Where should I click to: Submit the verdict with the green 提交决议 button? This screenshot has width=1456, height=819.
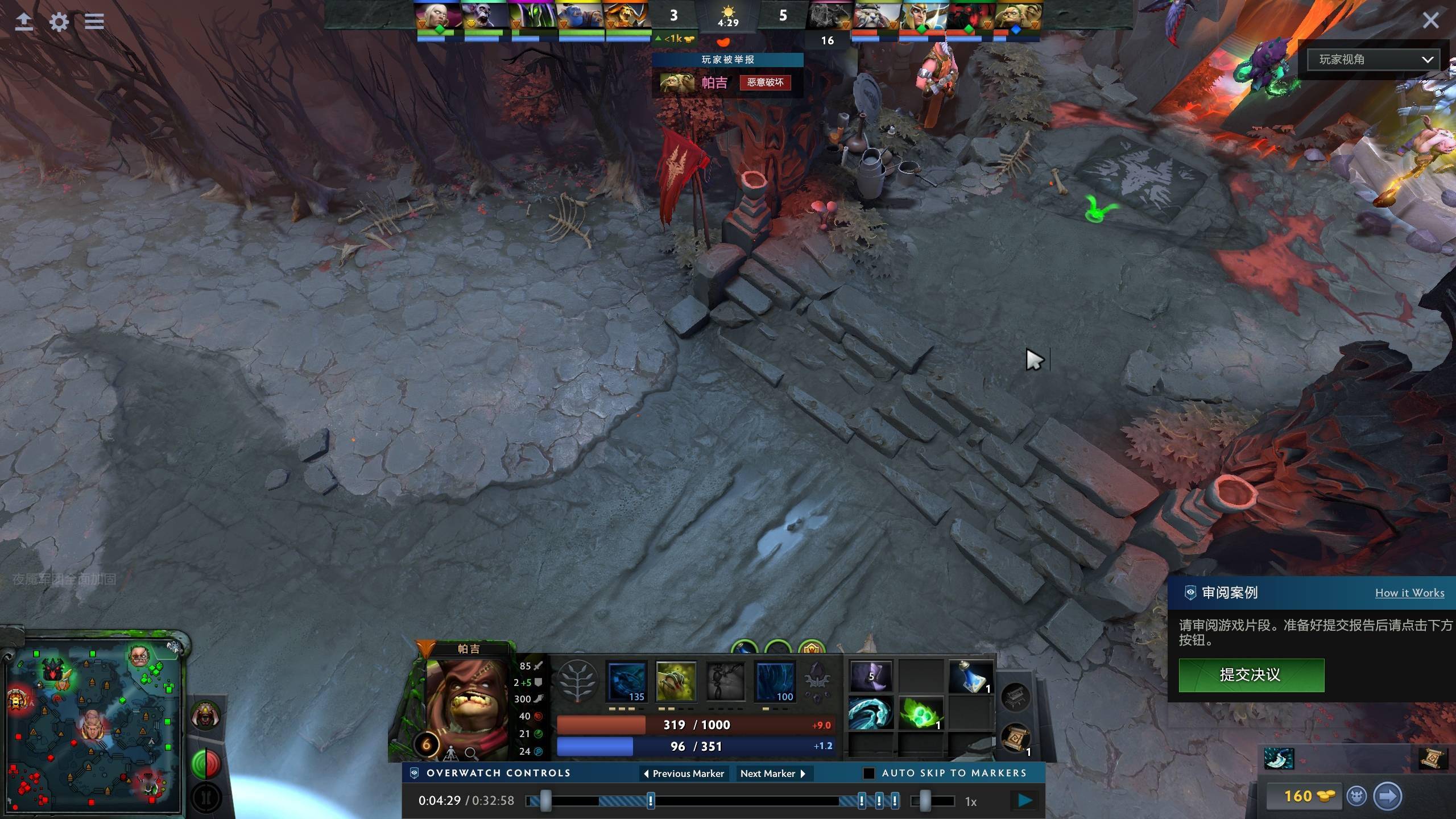click(1251, 675)
